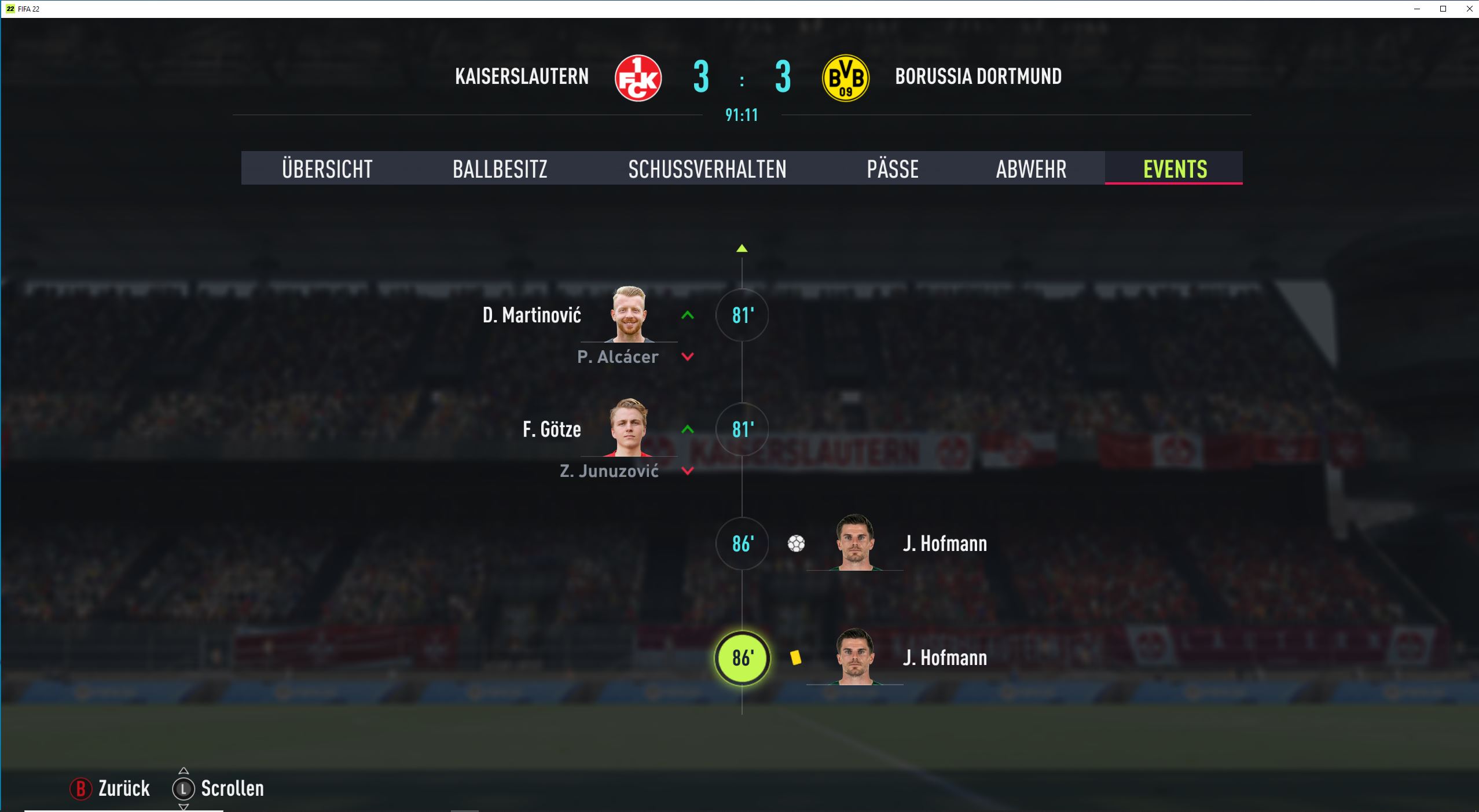Choose the F. Götze substitution event
The width and height of the screenshot is (1479, 812).
click(742, 429)
